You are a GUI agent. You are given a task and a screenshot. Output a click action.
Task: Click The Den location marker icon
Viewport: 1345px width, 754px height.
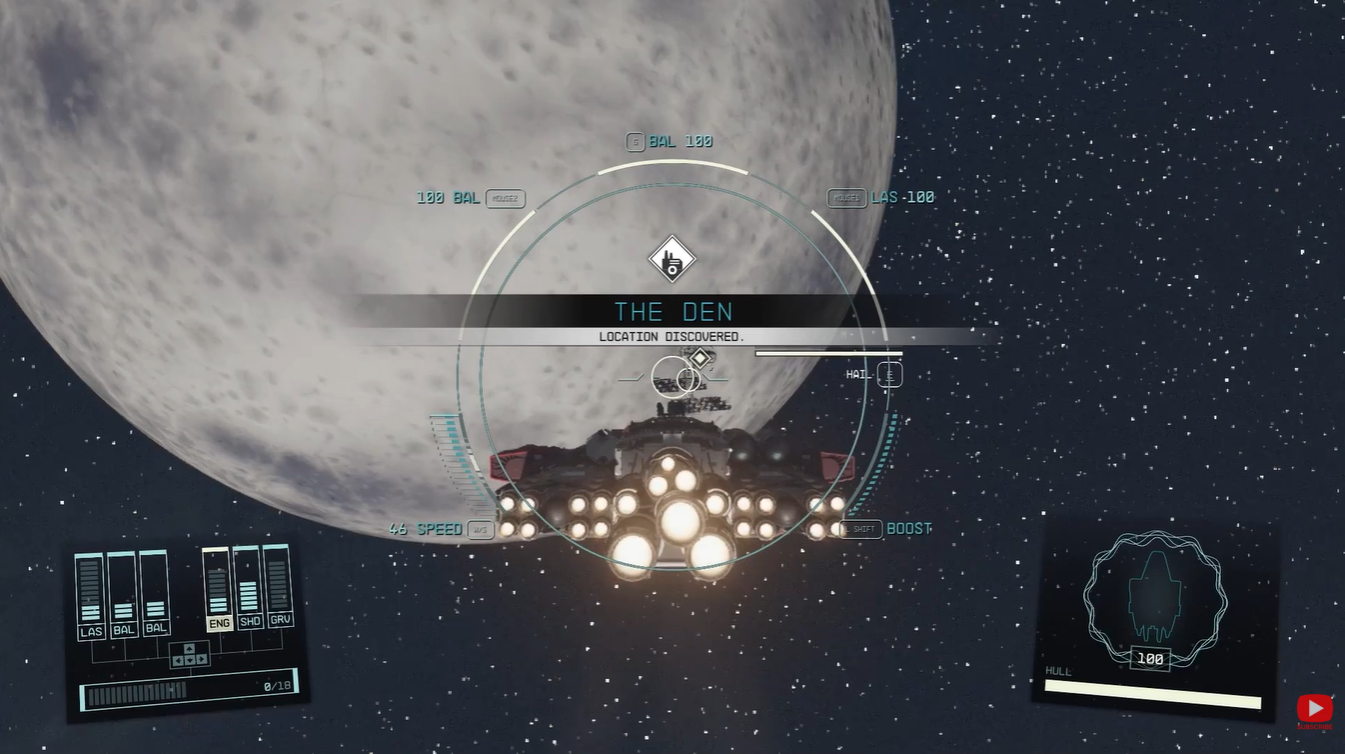tap(671, 260)
